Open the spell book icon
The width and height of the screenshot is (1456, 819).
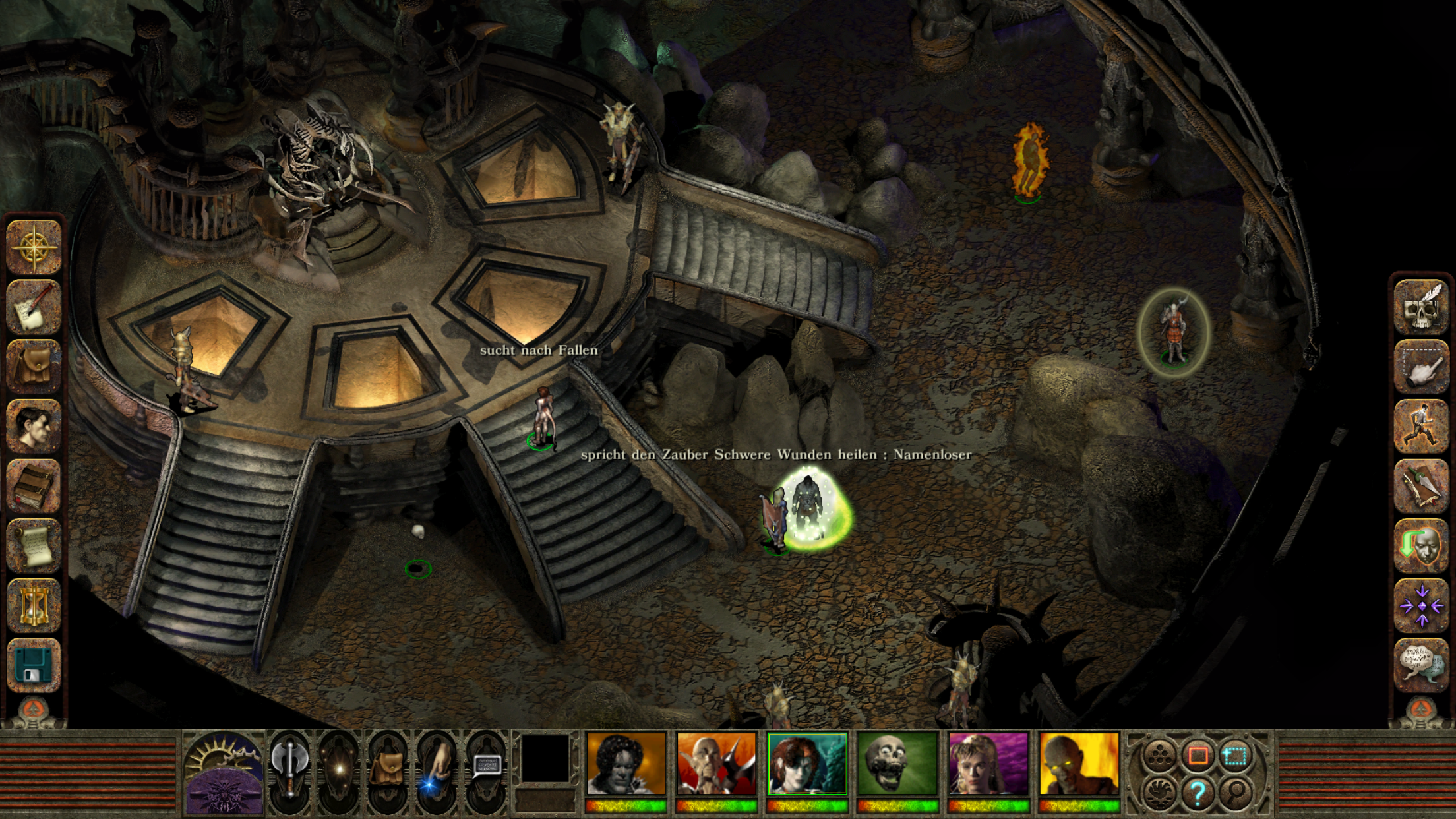coord(34,486)
